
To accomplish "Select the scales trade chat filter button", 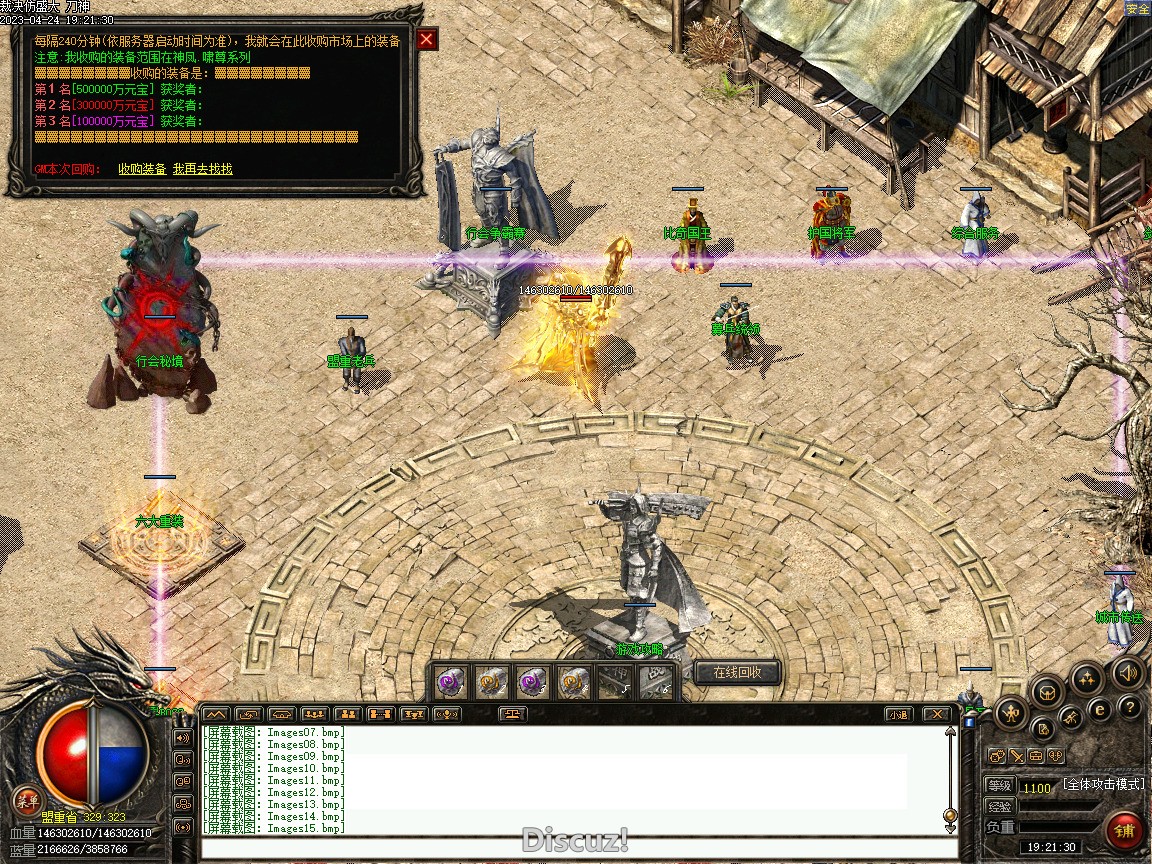I will pyautogui.click(x=514, y=714).
